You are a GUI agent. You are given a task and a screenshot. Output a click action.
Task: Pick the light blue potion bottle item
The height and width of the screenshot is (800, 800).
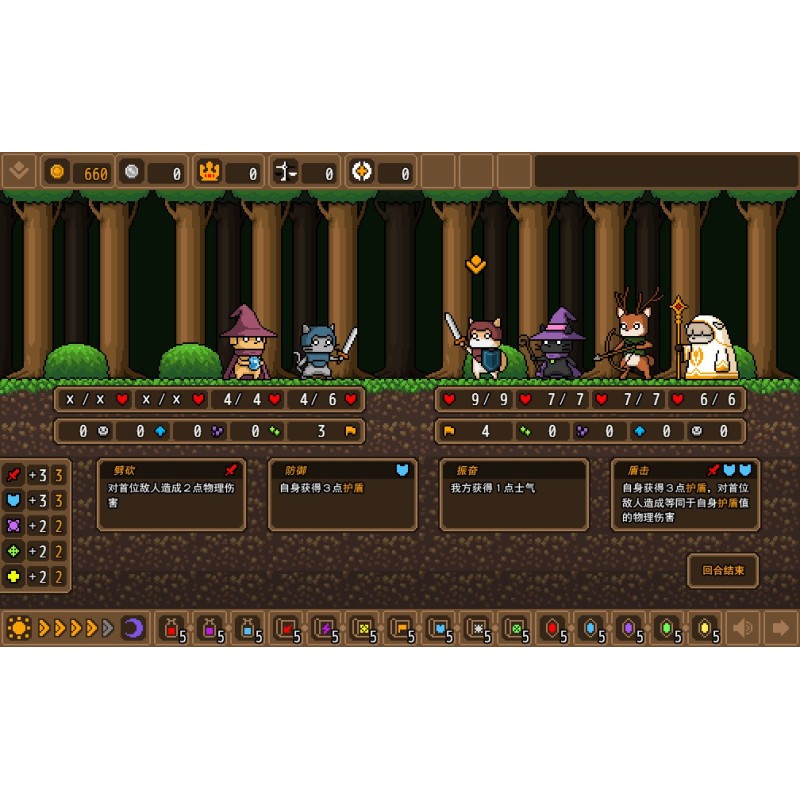click(x=248, y=628)
